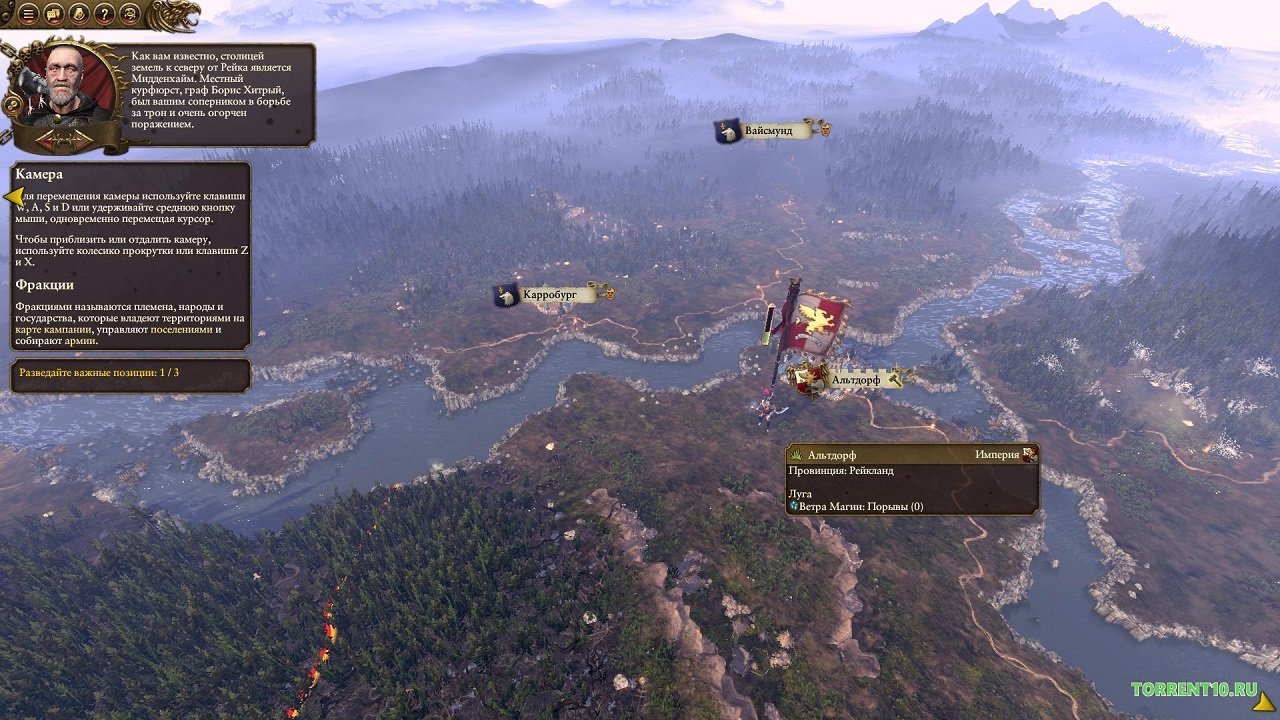The height and width of the screenshot is (720, 1280).
Task: Open the messages panel via the speech bubble icon
Action: pos(53,13)
